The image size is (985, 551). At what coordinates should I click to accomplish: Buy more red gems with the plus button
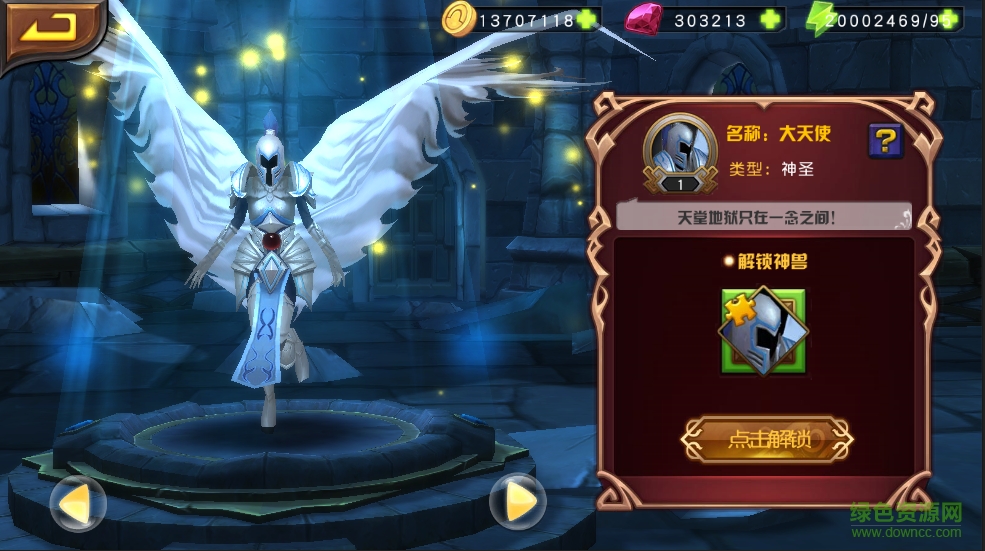(769, 19)
